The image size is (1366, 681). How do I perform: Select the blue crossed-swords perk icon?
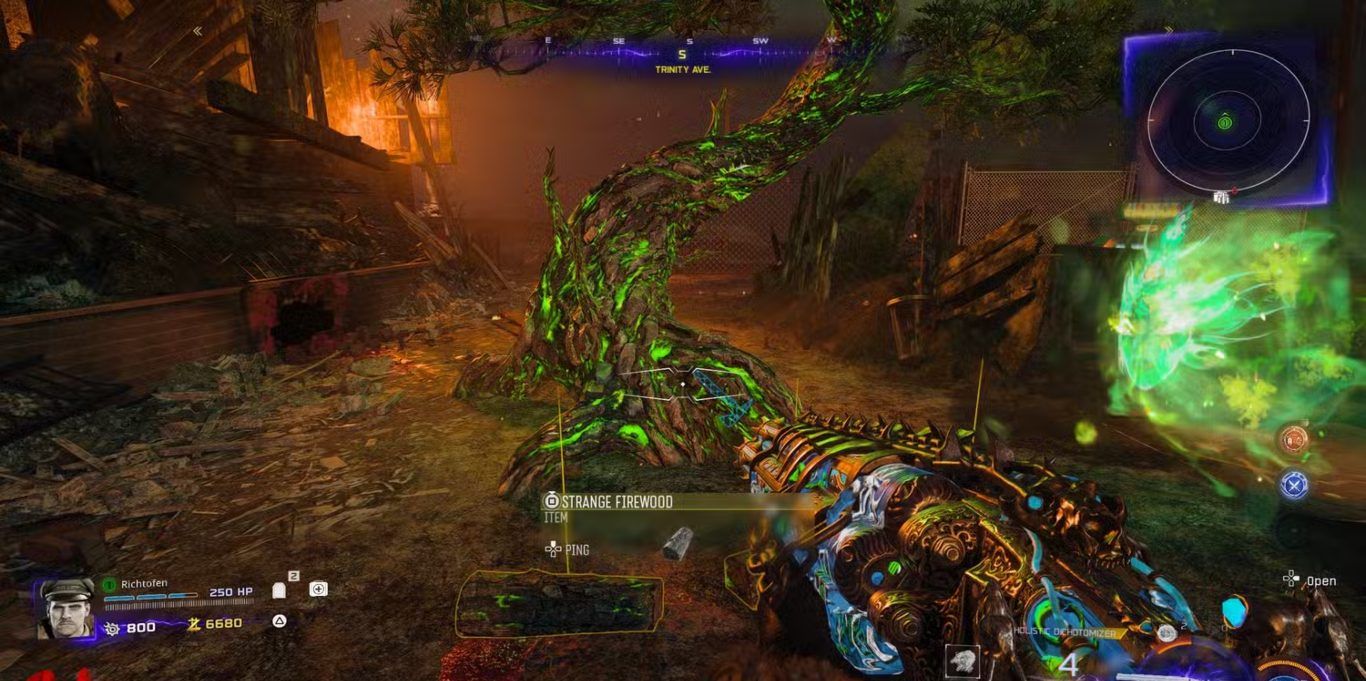(1294, 485)
